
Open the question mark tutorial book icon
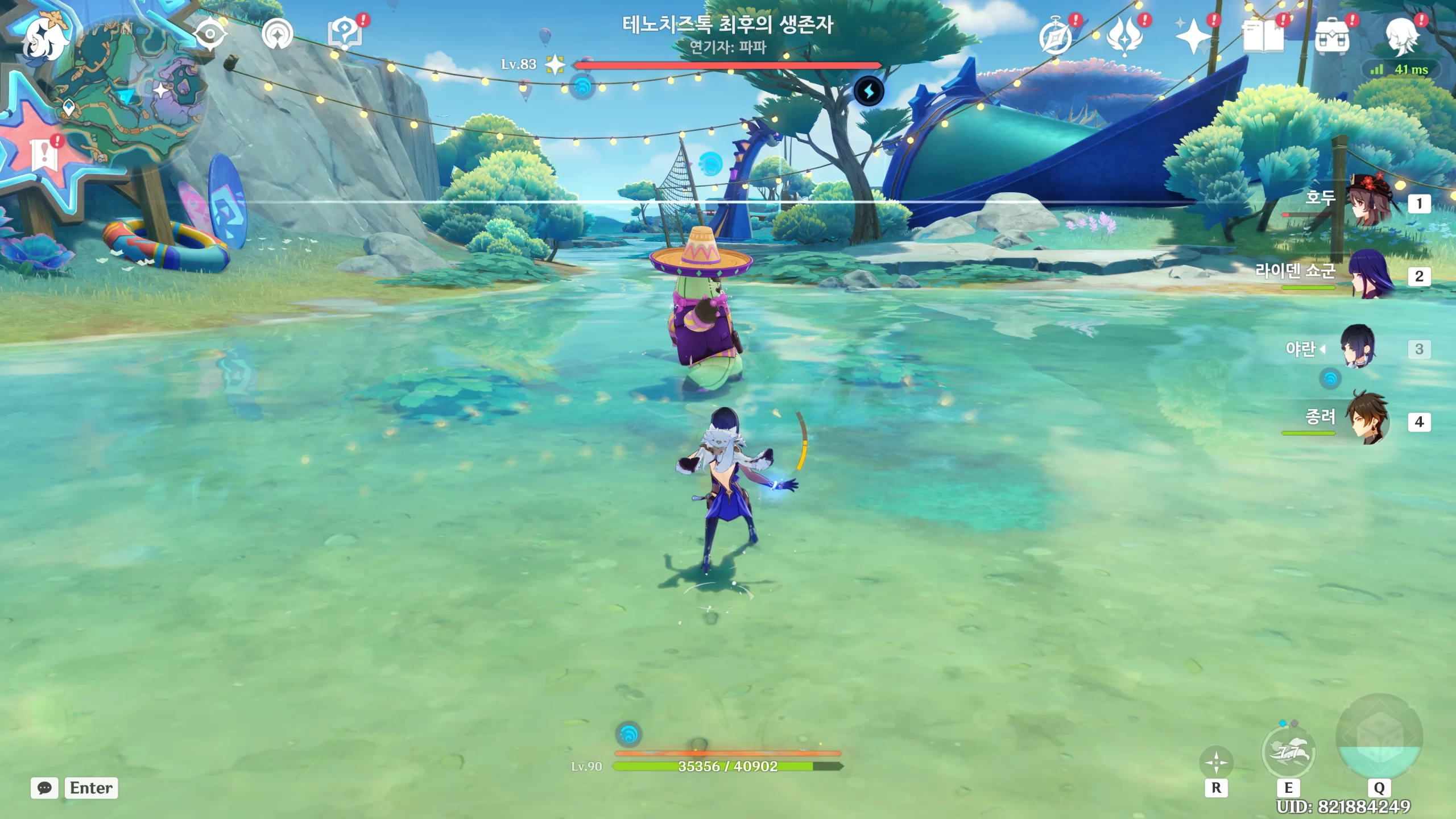pyautogui.click(x=345, y=35)
